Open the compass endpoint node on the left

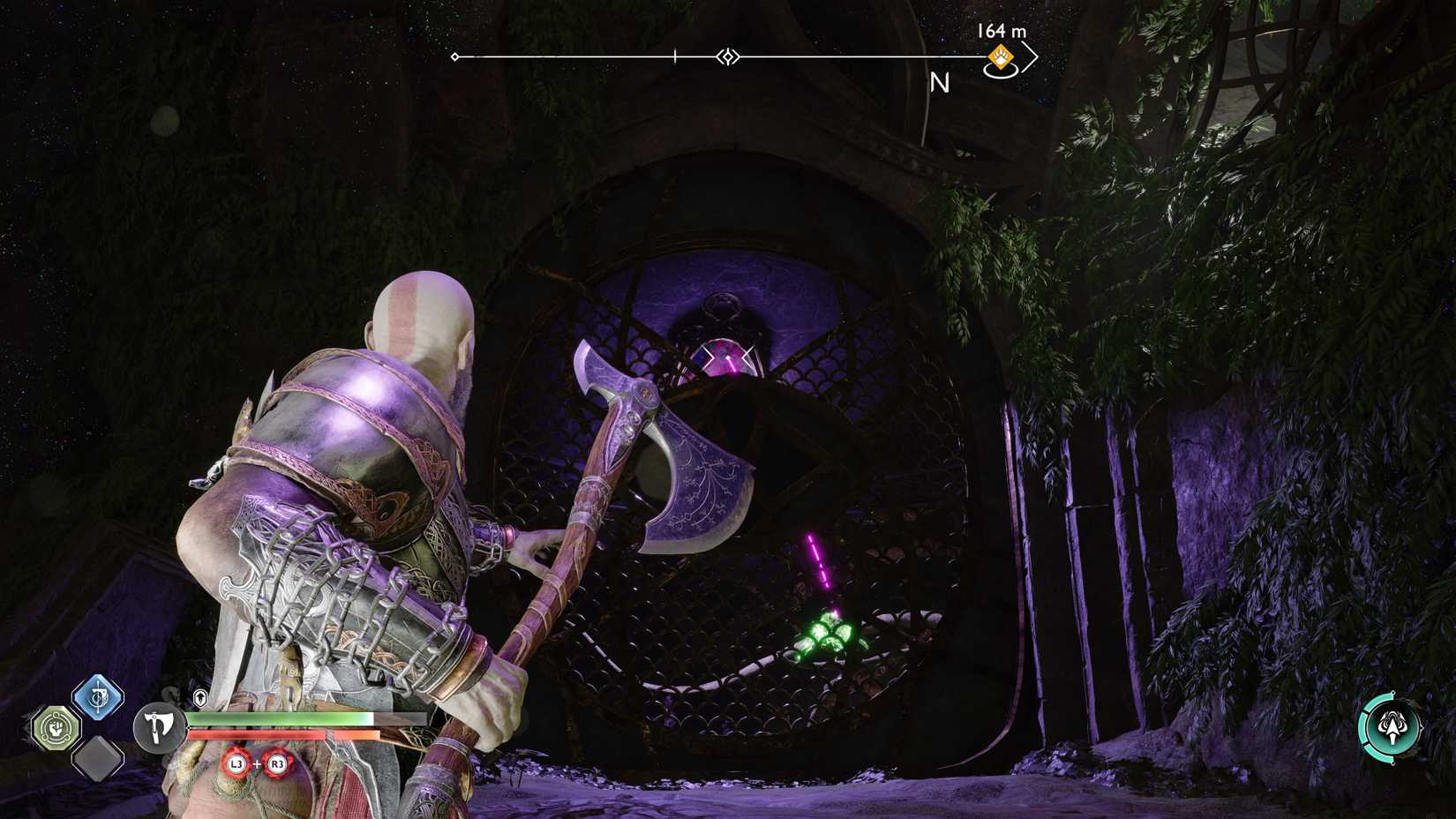[x=454, y=56]
